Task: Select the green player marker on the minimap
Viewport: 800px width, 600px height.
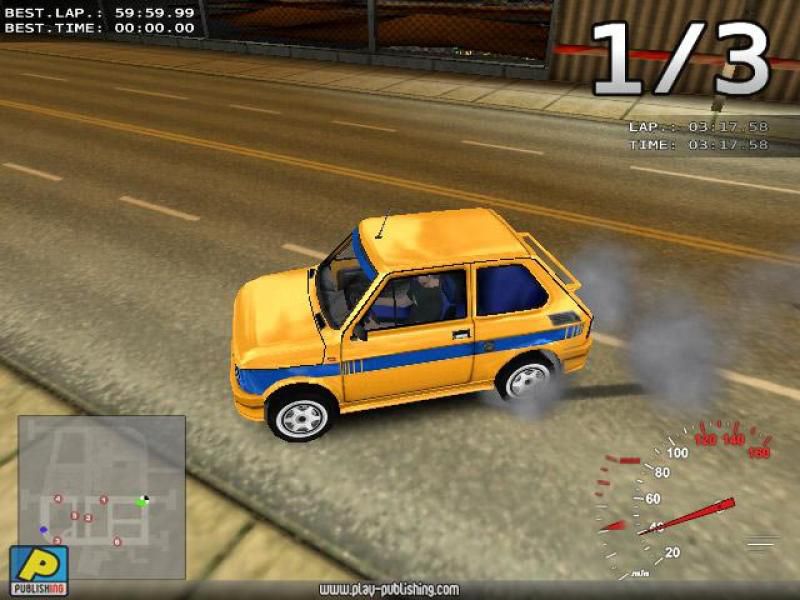Action: point(142,501)
